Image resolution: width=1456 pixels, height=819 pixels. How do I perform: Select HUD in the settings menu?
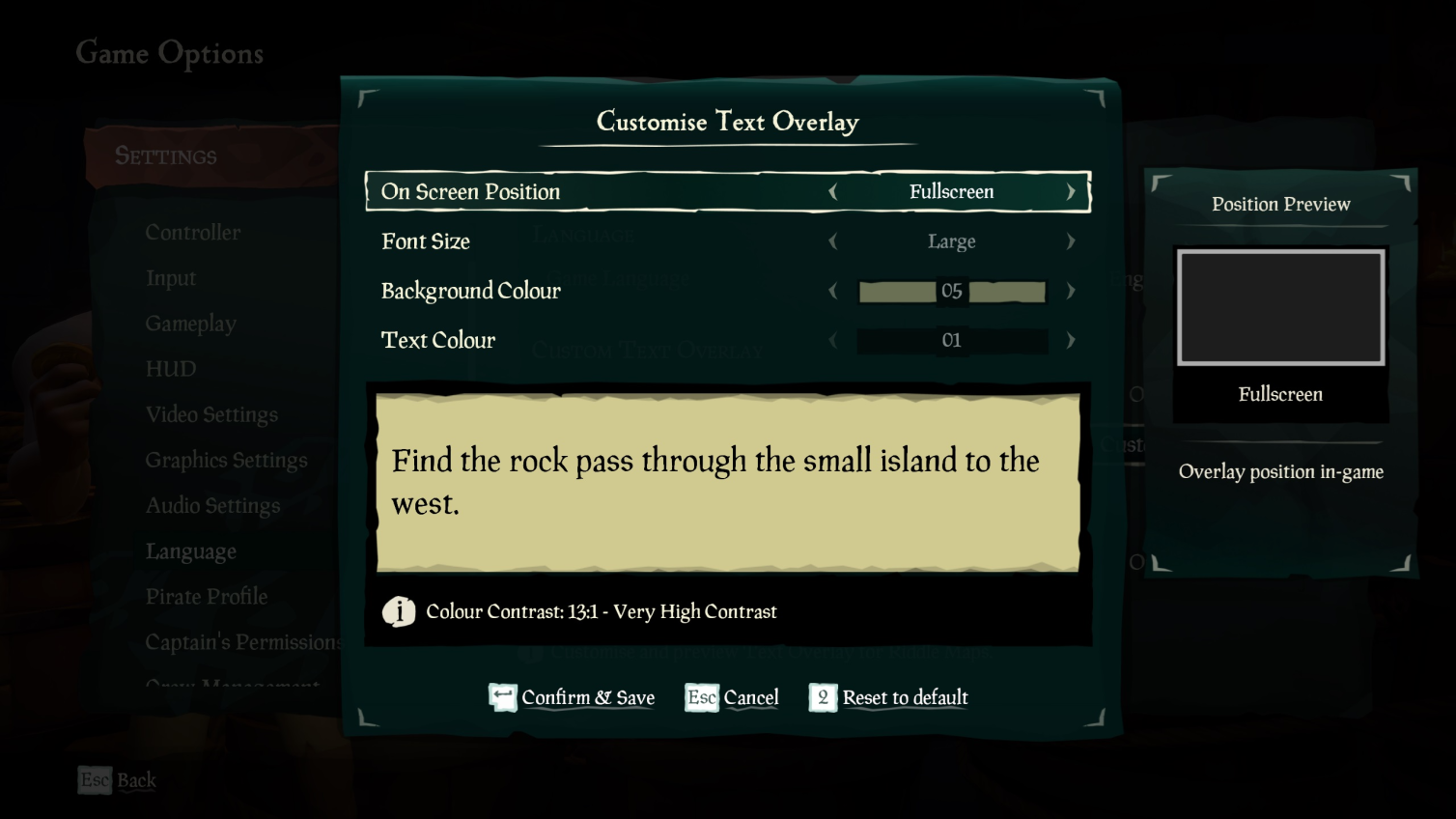tap(169, 369)
